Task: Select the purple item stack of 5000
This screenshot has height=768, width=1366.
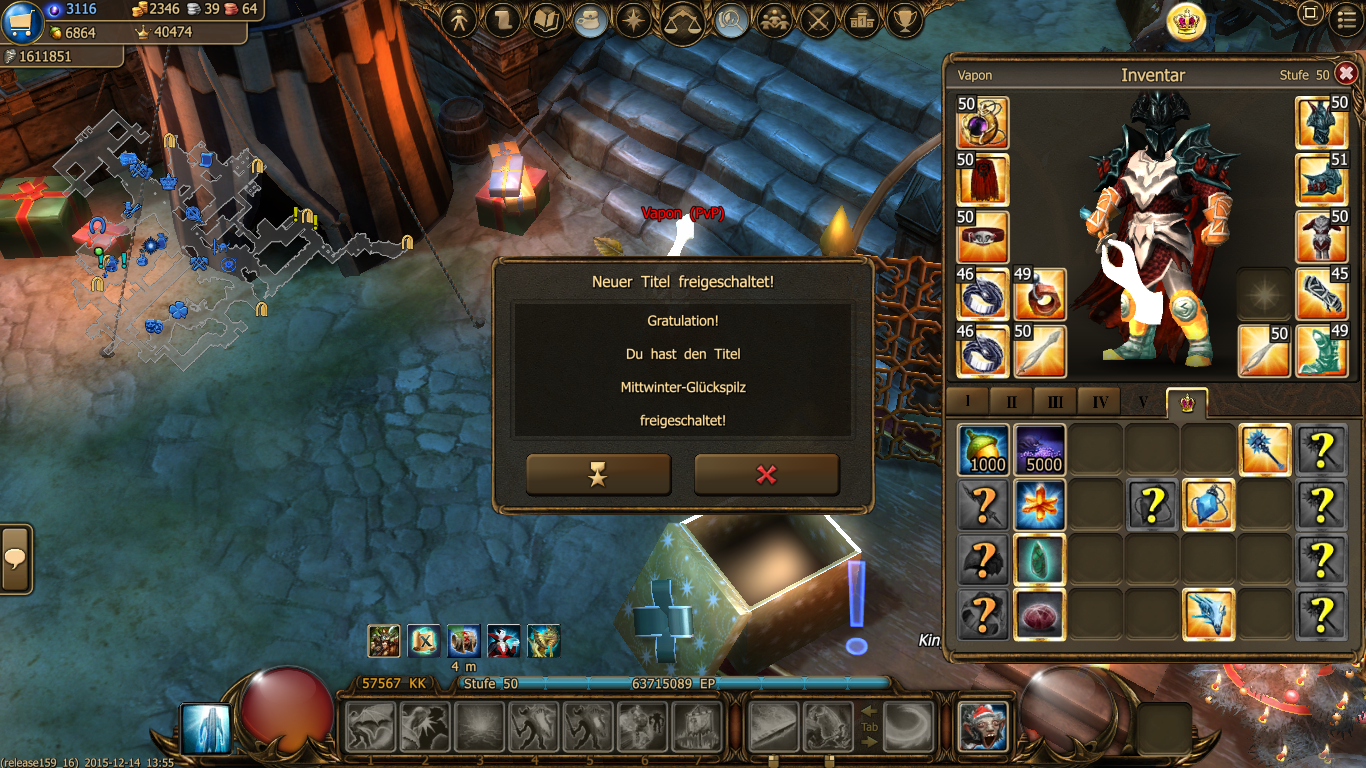Action: pos(1040,449)
